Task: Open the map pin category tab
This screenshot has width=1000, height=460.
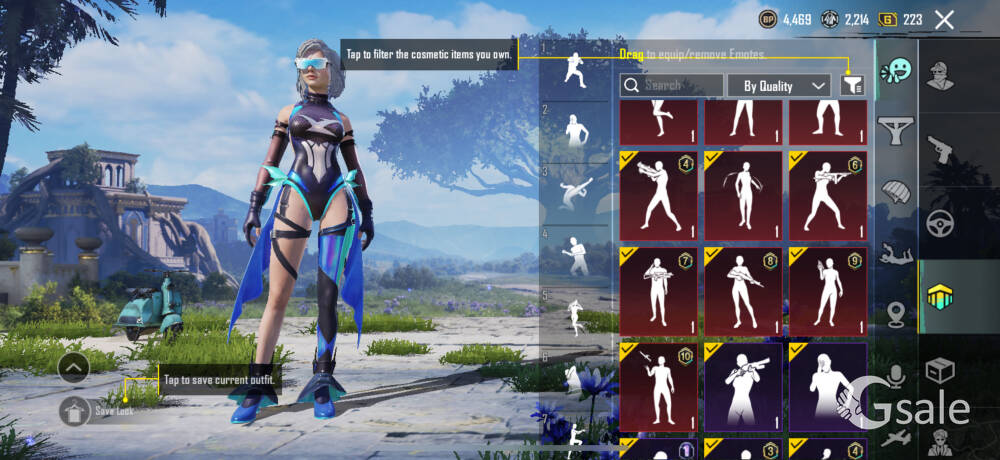Action: 896,315
